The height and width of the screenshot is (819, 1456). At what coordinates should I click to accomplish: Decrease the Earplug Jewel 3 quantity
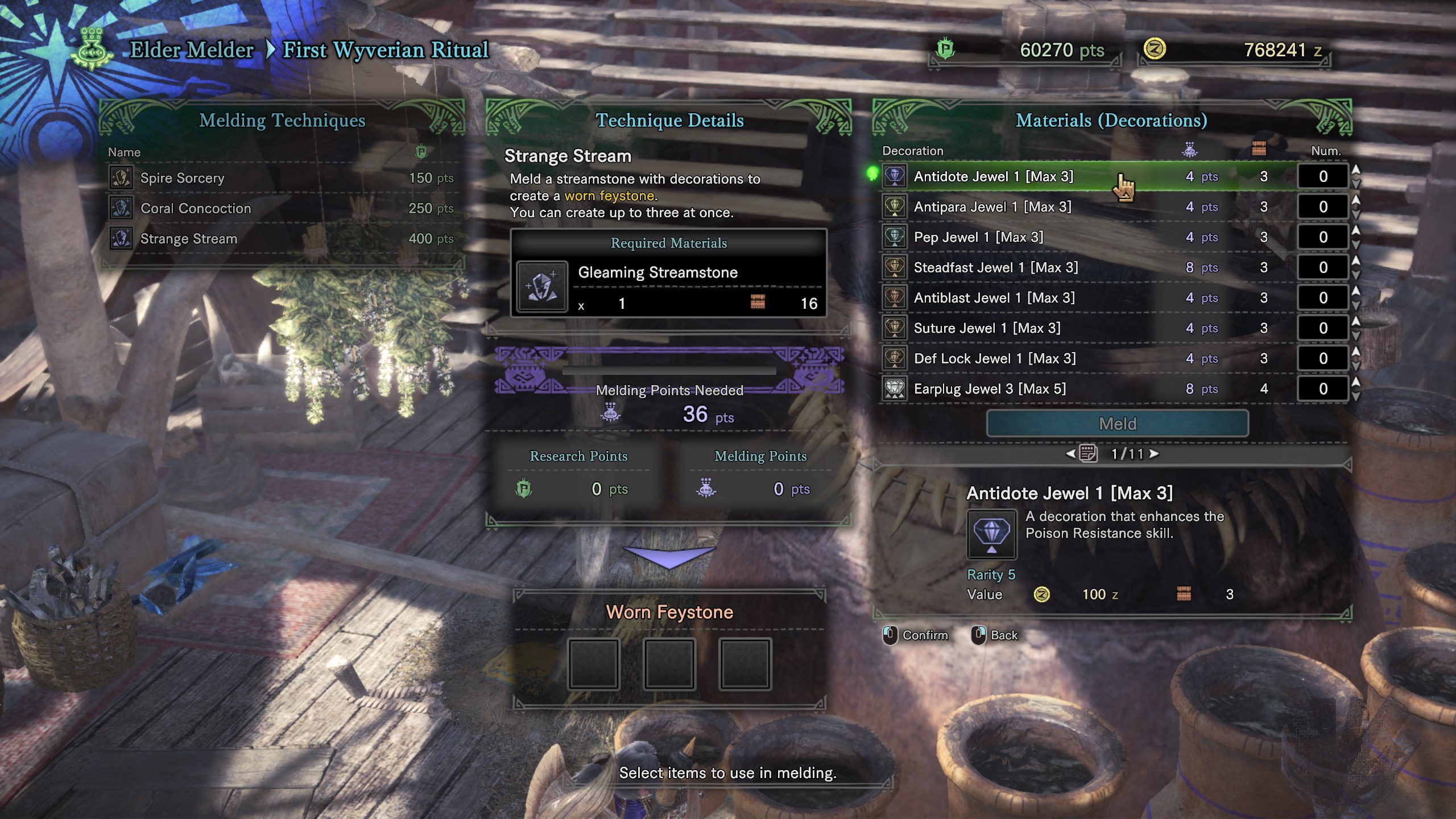point(1356,396)
